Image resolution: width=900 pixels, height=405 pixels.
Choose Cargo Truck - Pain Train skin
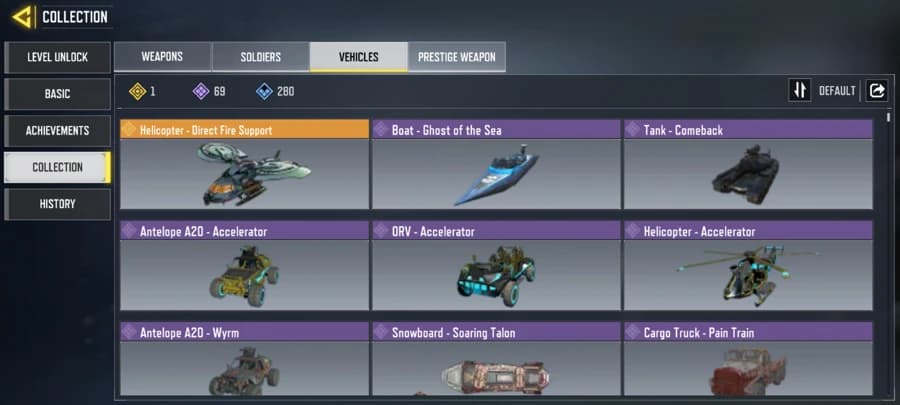(748, 360)
